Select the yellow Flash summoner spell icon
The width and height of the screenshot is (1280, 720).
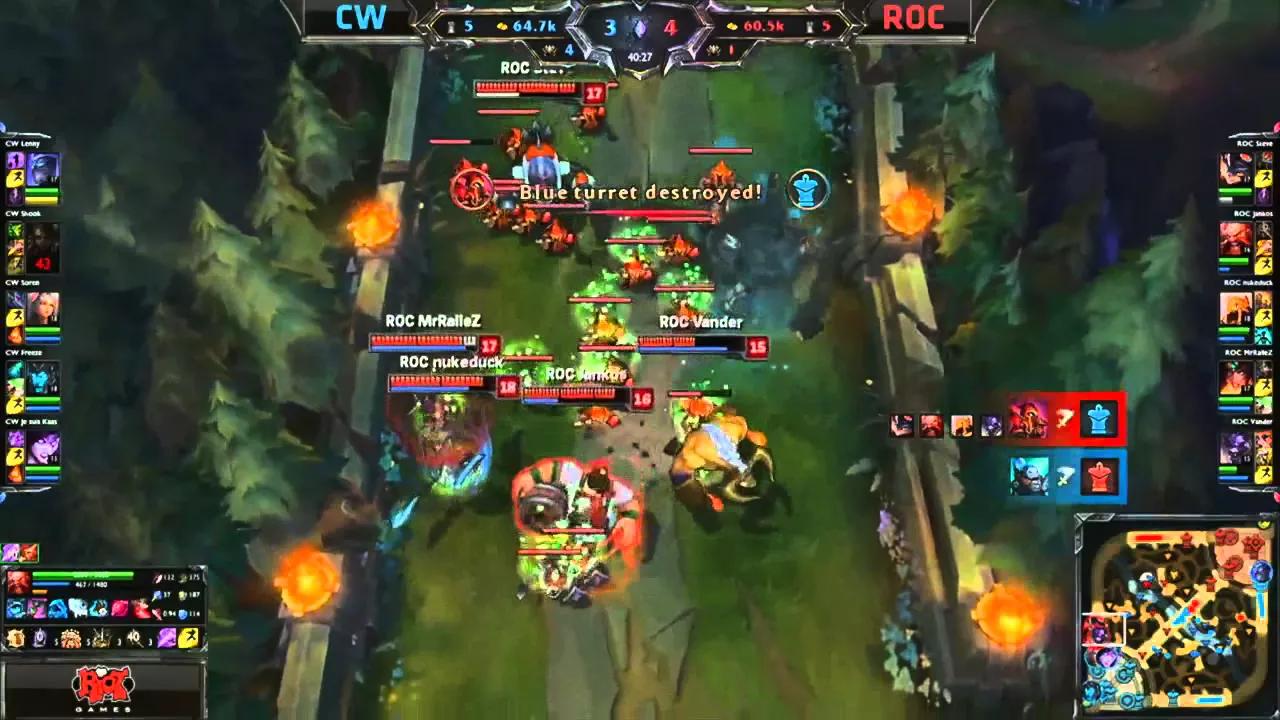click(x=187, y=638)
